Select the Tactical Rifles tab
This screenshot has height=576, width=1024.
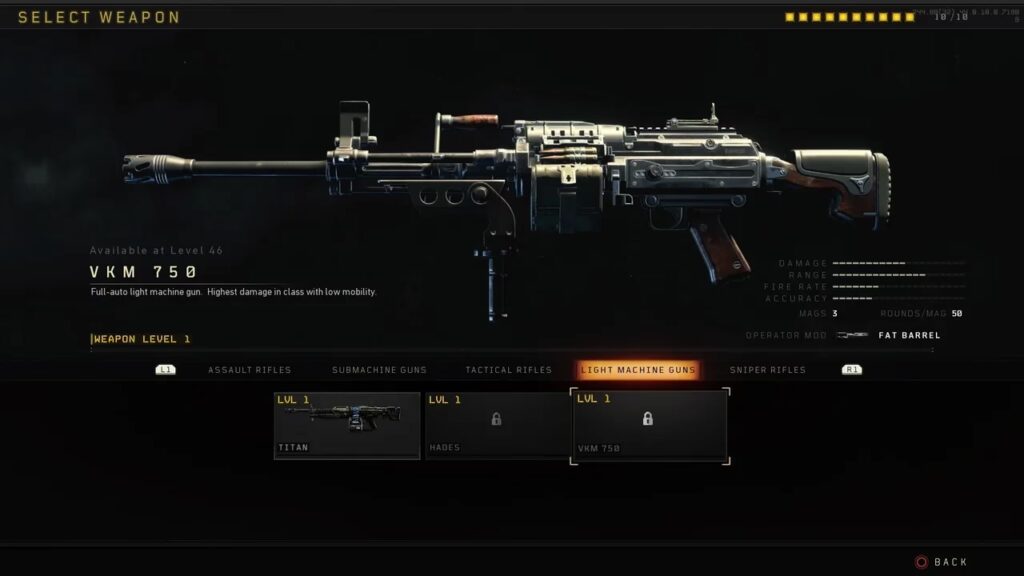pyautogui.click(x=508, y=370)
